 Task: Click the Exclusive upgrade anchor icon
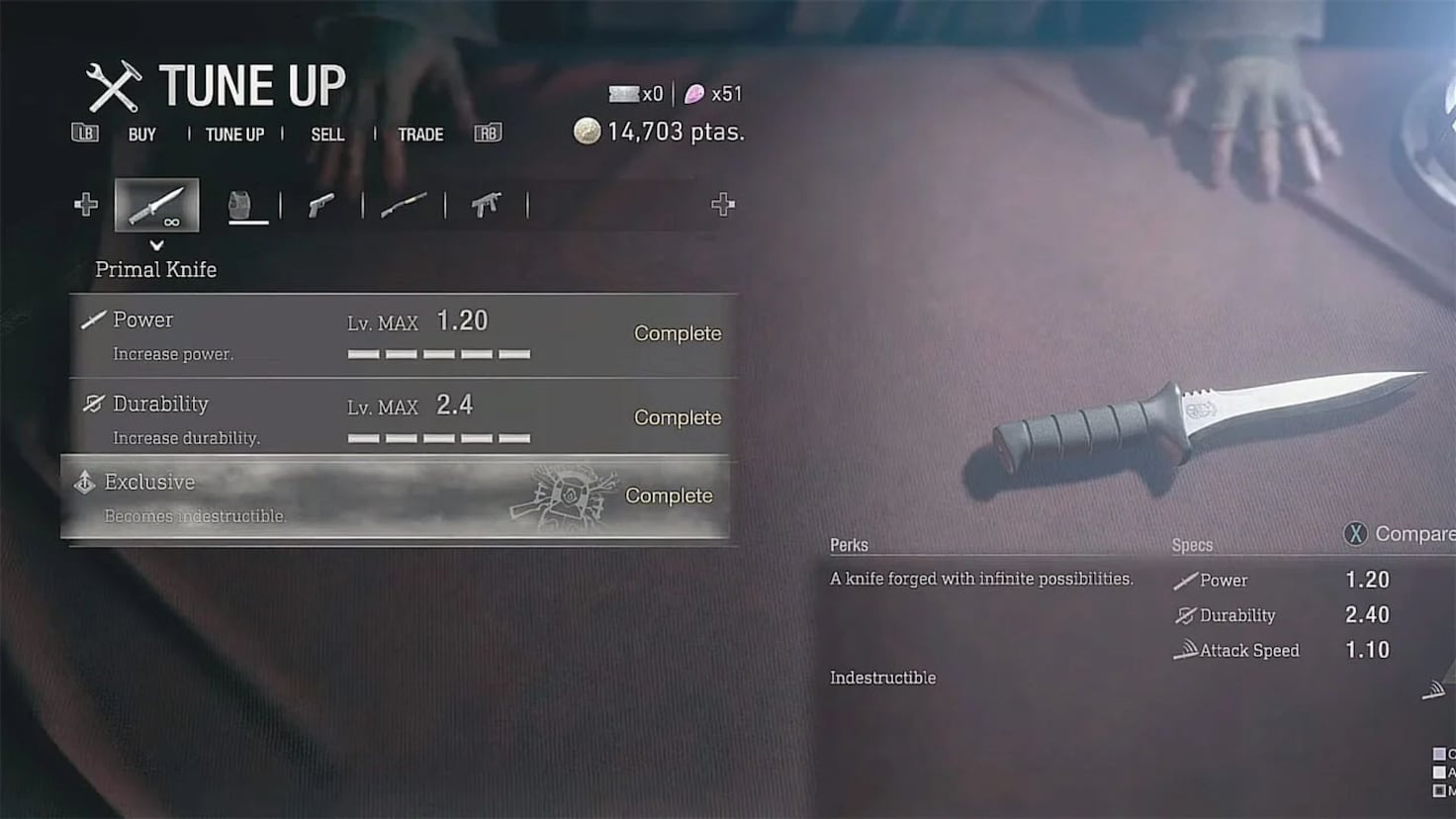pos(84,482)
